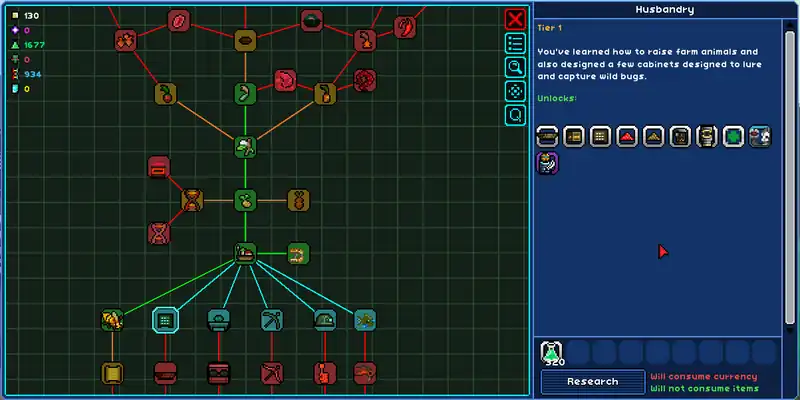Choose the locked red pickaxe research node
Image resolution: width=800 pixels, height=400 pixels.
(272, 374)
